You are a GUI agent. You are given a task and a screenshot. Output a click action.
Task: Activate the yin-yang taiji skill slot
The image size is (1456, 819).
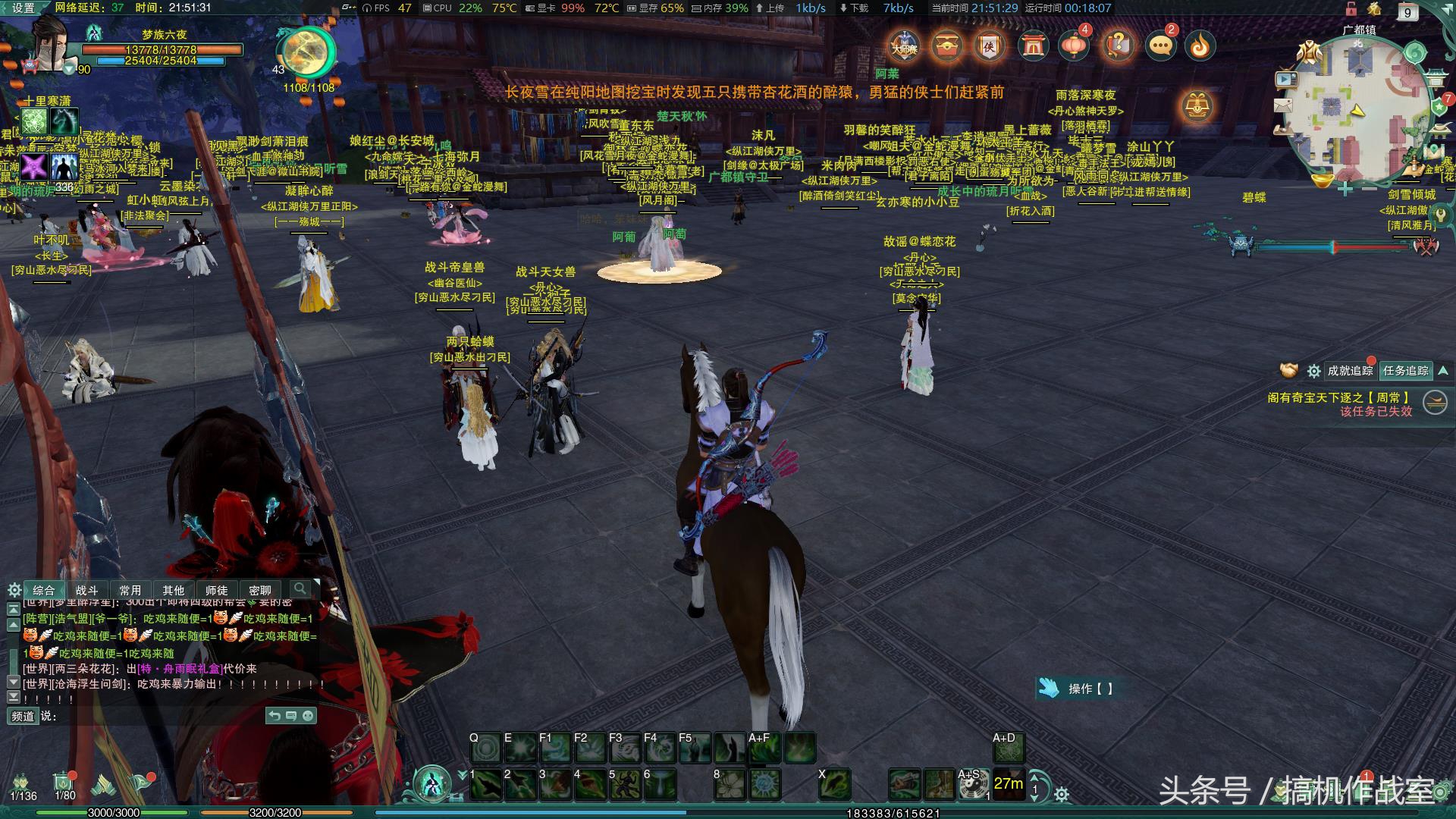[973, 786]
